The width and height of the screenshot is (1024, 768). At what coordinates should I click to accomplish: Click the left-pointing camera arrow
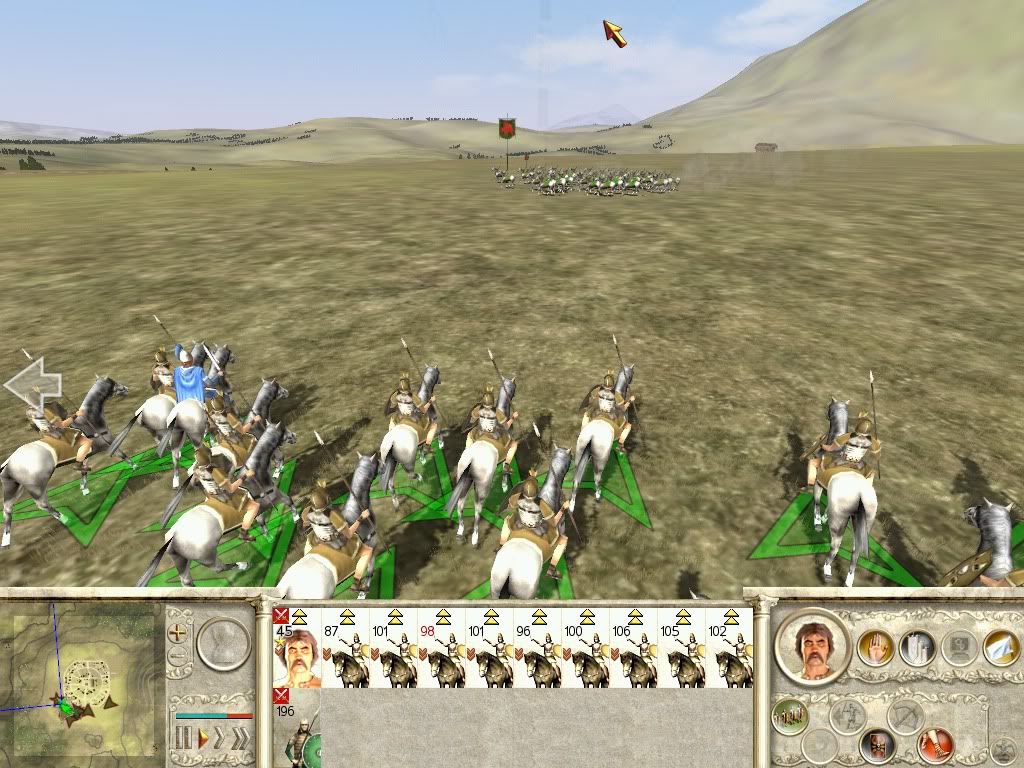(33, 384)
